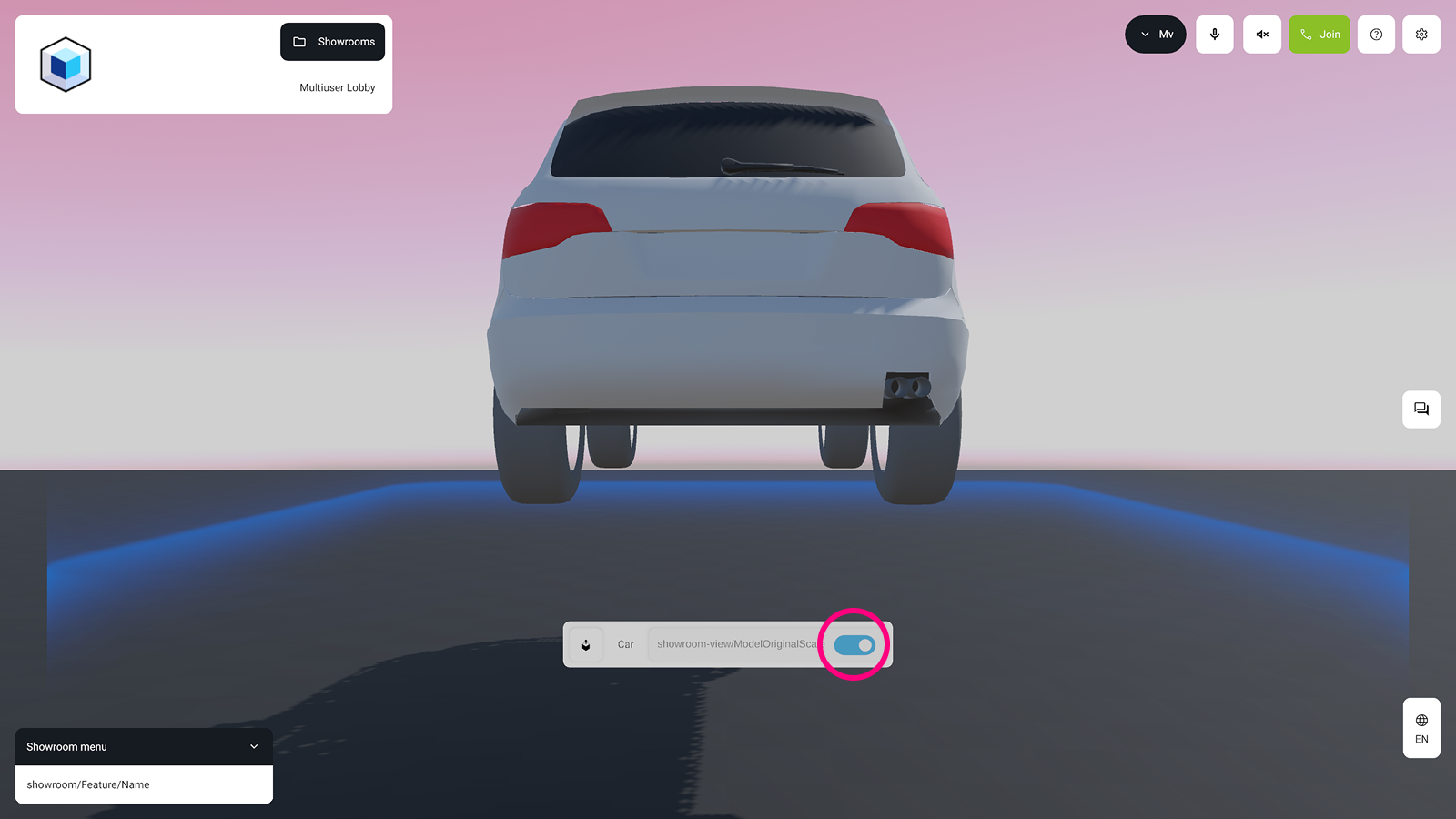Screen dimensions: 1456x819
Task: Open the settings gear icon
Action: coord(1421,34)
